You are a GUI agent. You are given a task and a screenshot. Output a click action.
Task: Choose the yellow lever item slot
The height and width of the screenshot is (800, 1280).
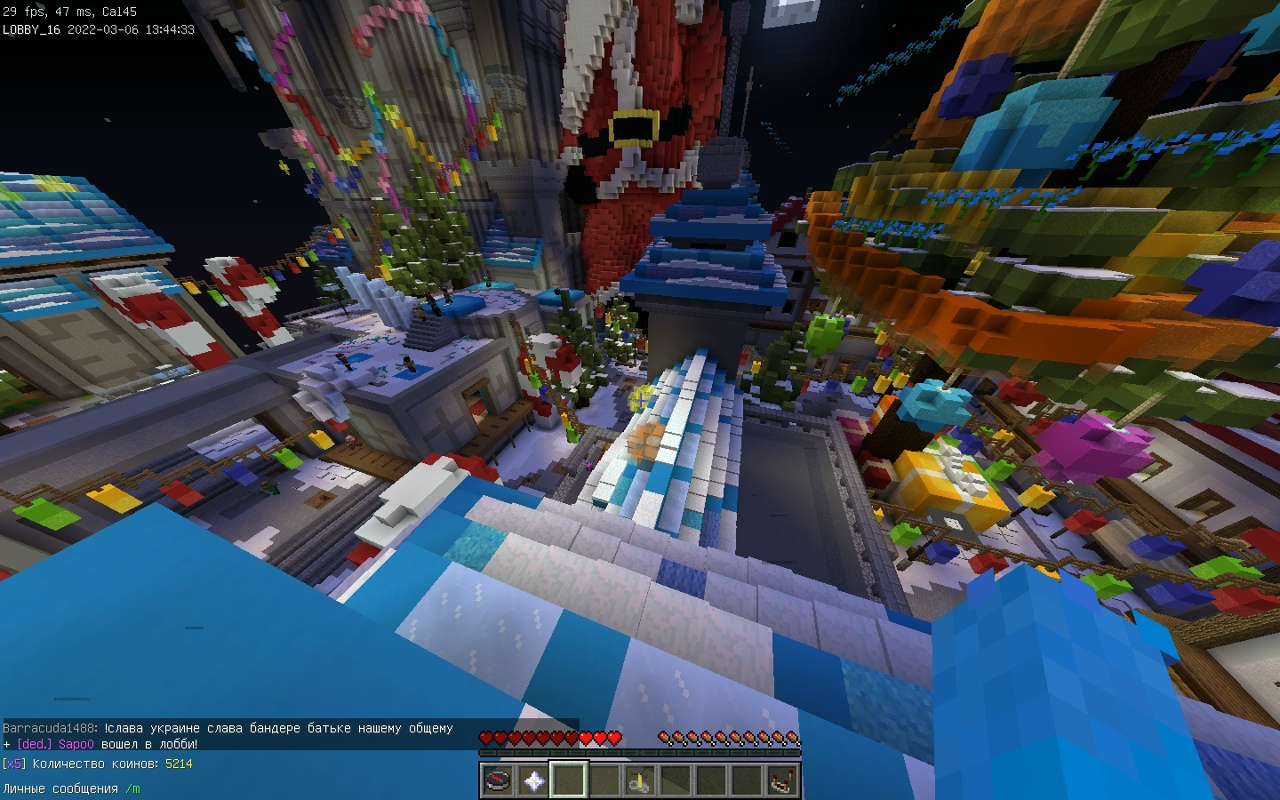click(640, 780)
